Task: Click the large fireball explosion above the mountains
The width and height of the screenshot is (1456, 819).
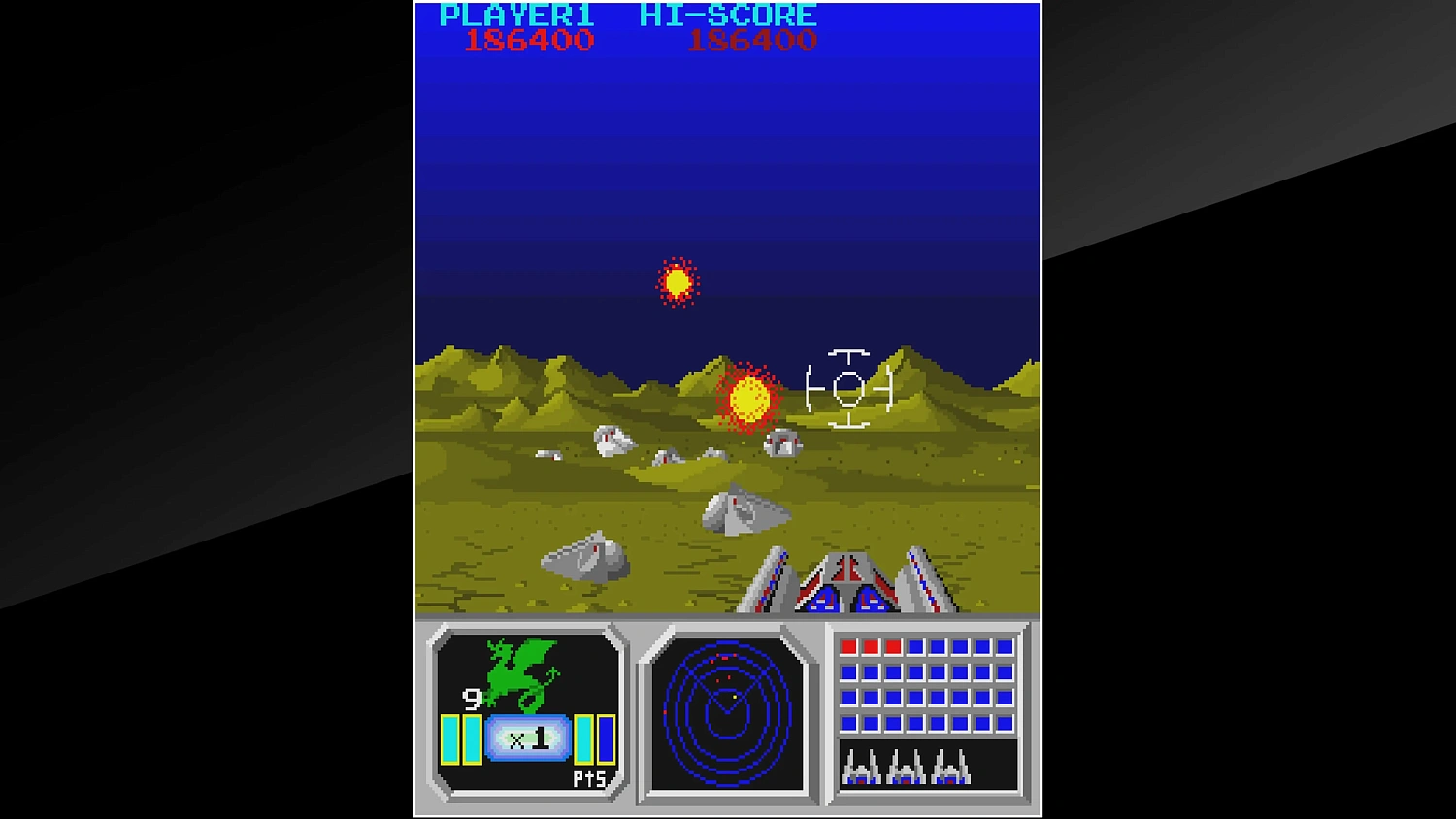Action: [747, 400]
